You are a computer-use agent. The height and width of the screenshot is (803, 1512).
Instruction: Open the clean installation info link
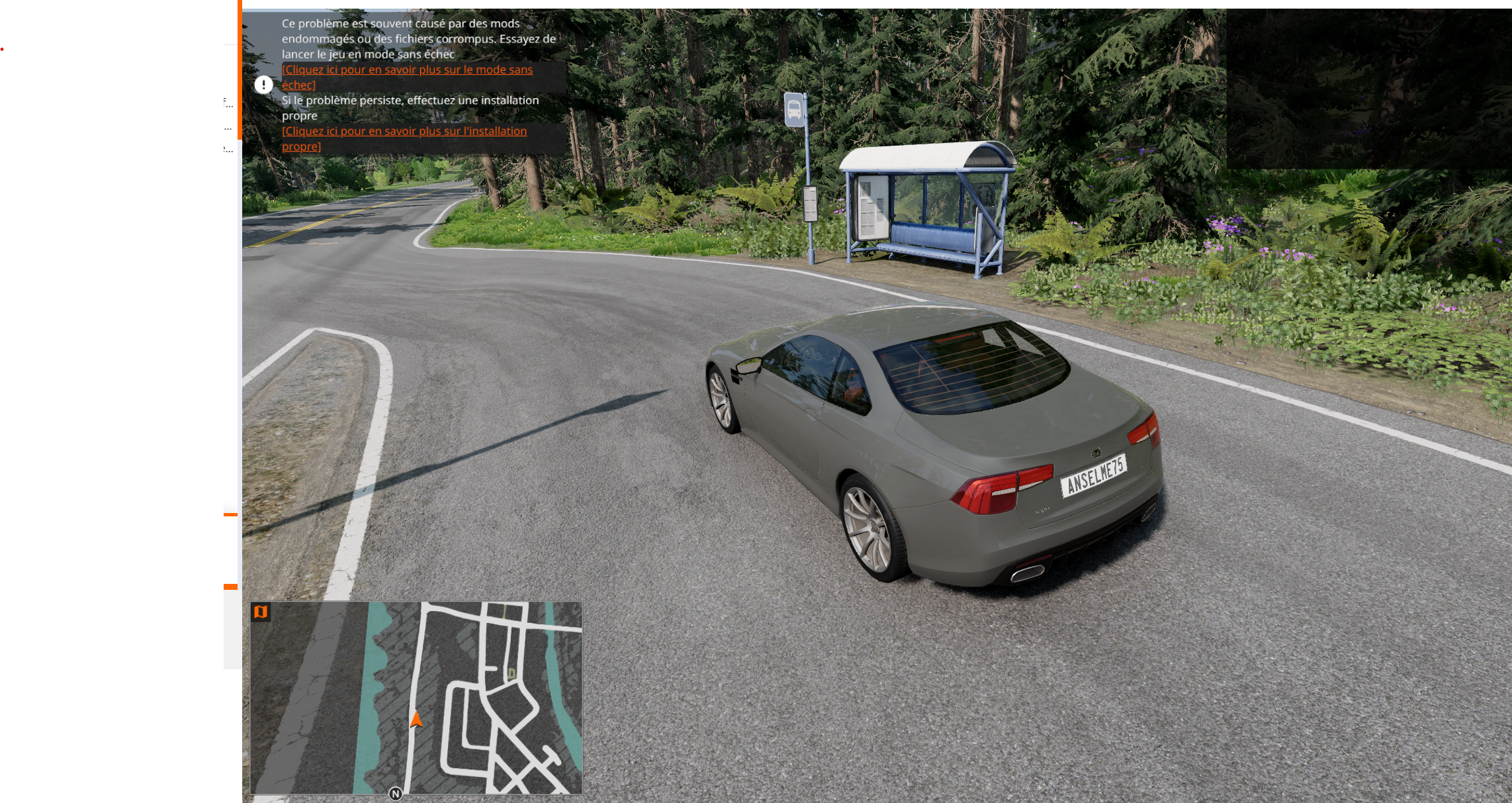[404, 132]
